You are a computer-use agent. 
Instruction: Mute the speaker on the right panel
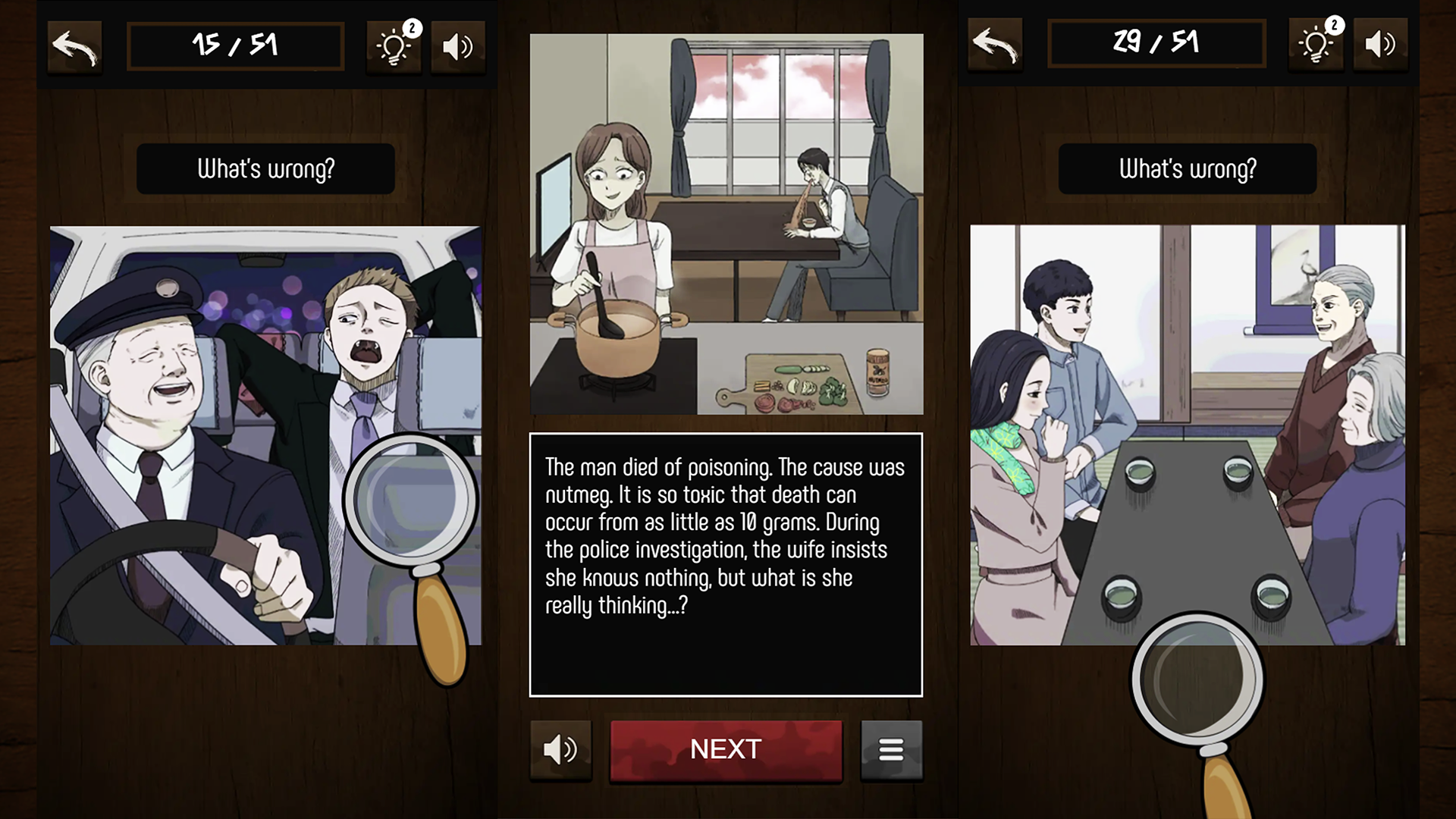(x=1381, y=44)
